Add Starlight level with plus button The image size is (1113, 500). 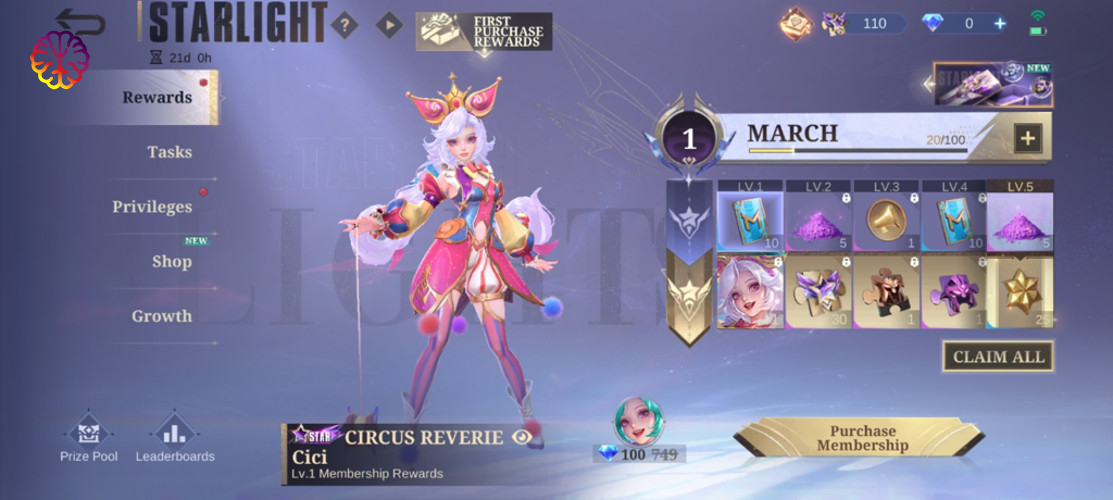click(1028, 139)
